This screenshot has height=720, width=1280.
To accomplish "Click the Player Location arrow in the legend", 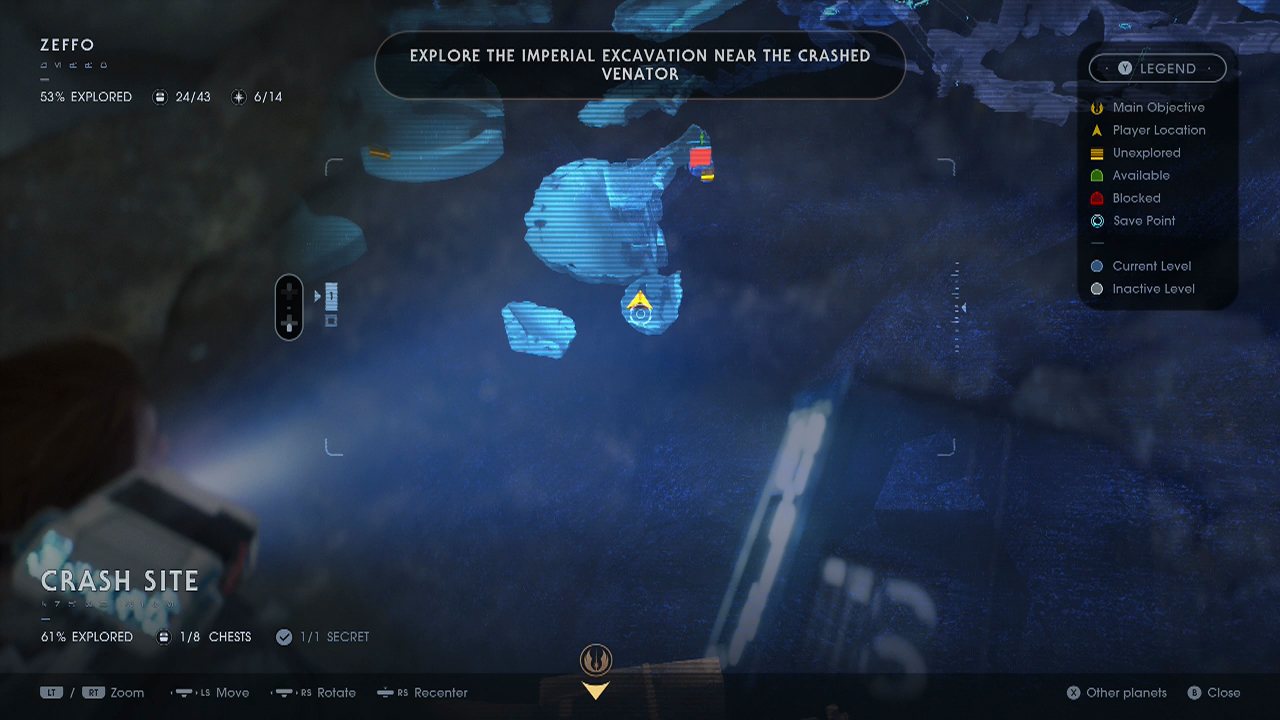I will 1096,130.
